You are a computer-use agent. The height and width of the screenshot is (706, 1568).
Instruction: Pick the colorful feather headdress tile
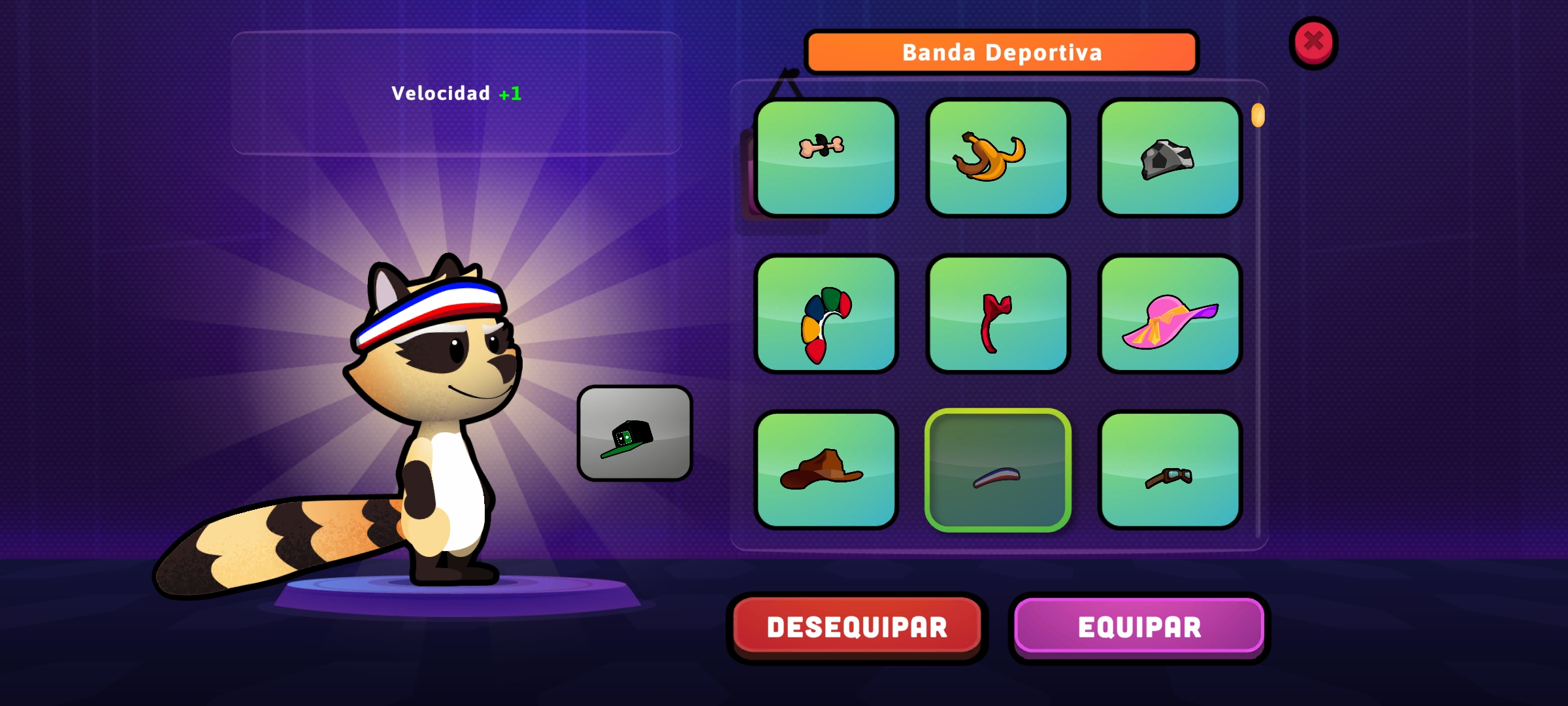tap(826, 314)
